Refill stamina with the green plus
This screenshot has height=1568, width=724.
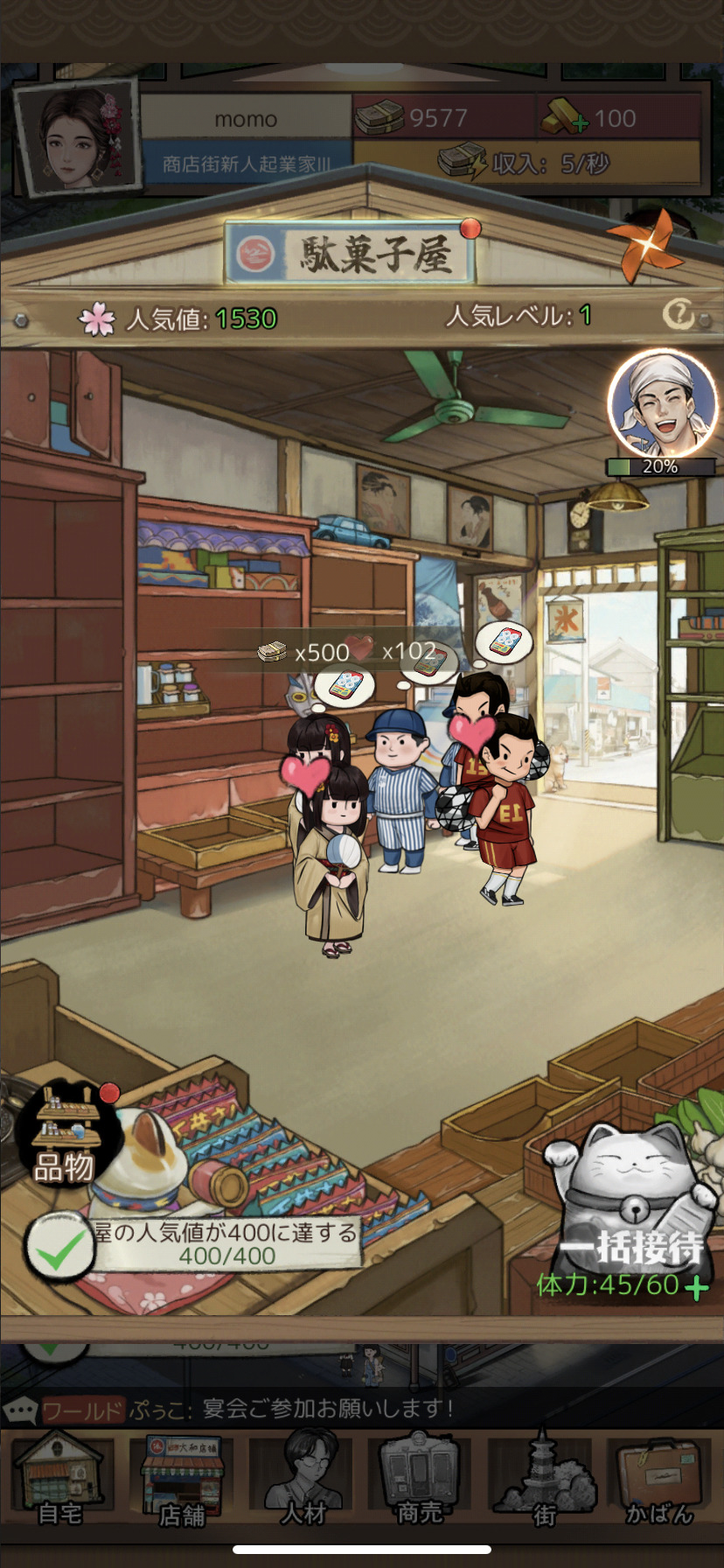697,1288
